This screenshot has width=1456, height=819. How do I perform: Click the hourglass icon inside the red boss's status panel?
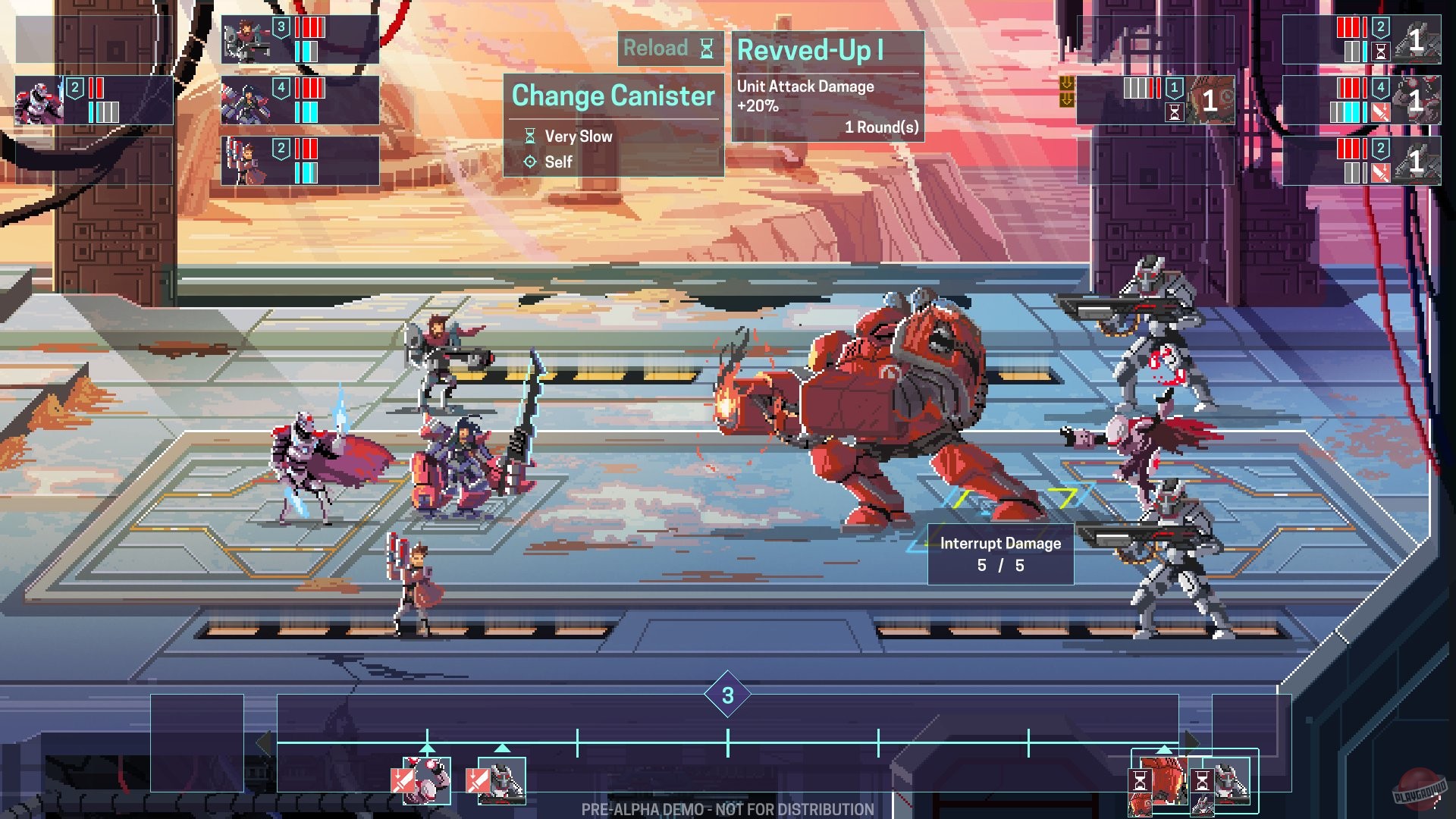click(x=1174, y=114)
